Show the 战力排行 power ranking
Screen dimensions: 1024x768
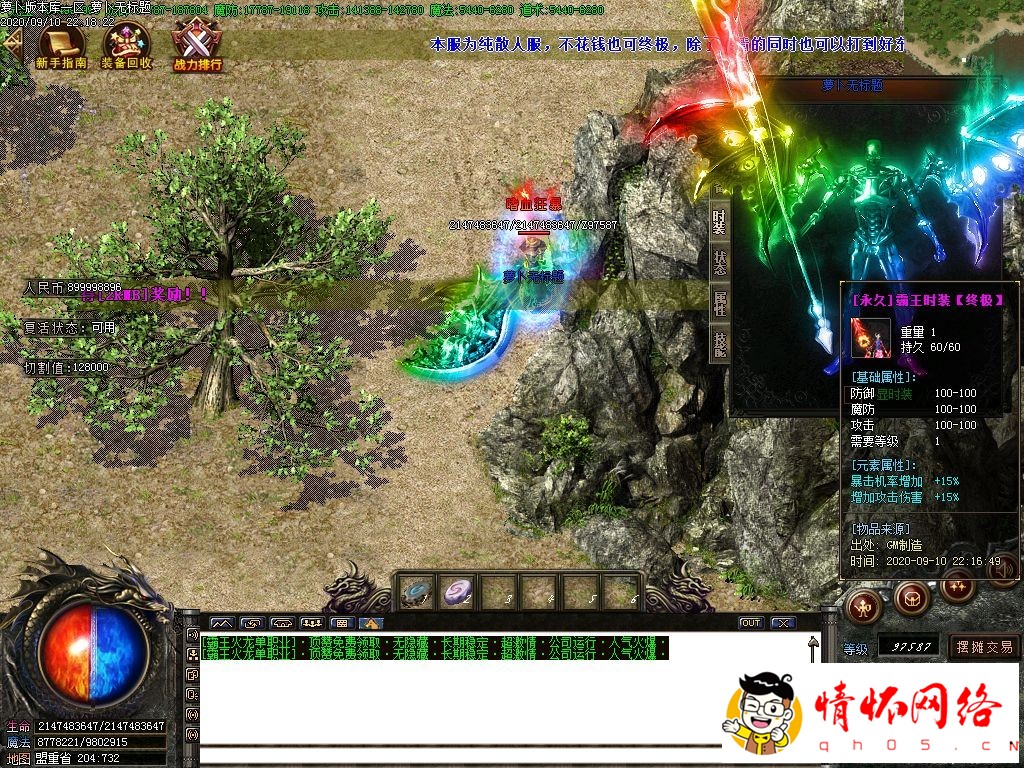point(197,46)
